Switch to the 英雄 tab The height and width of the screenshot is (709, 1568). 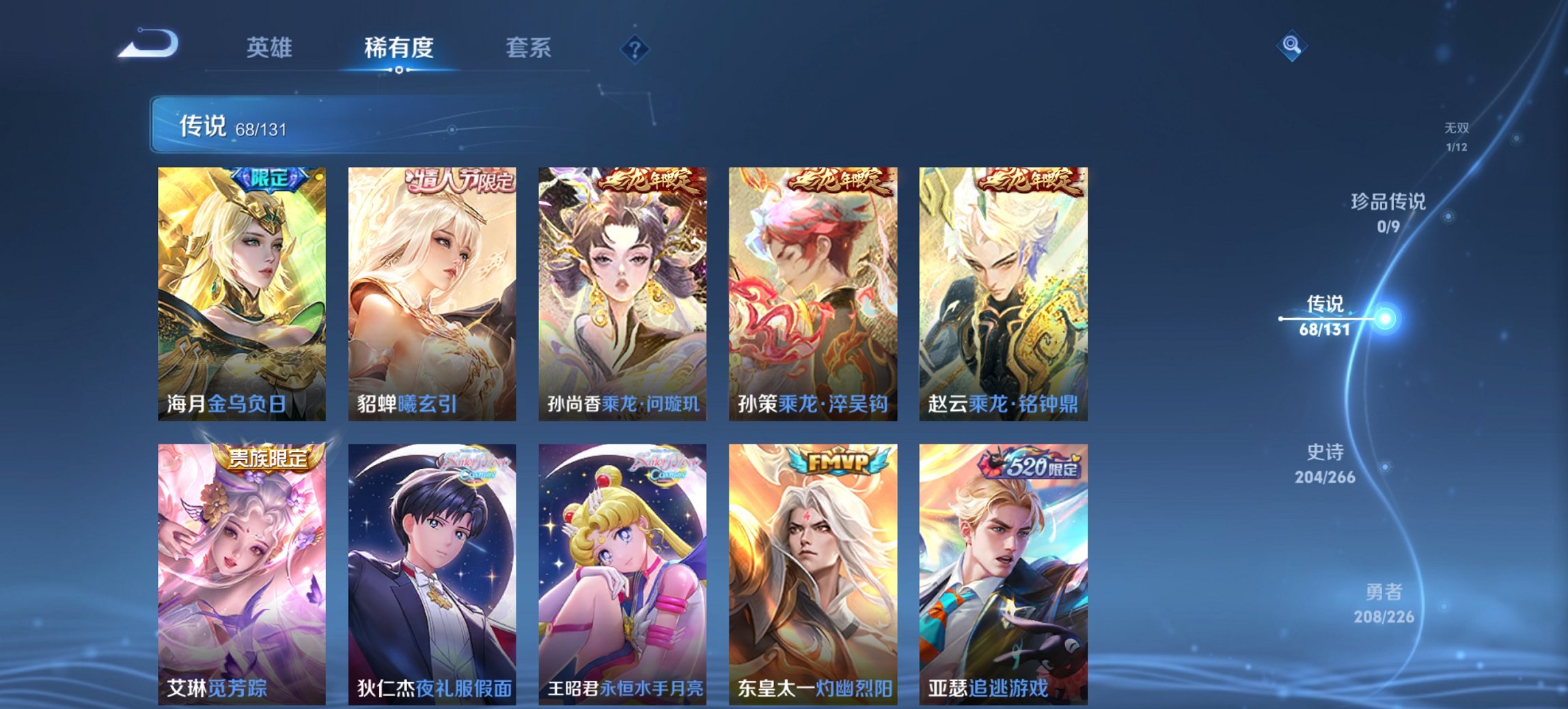pos(271,48)
